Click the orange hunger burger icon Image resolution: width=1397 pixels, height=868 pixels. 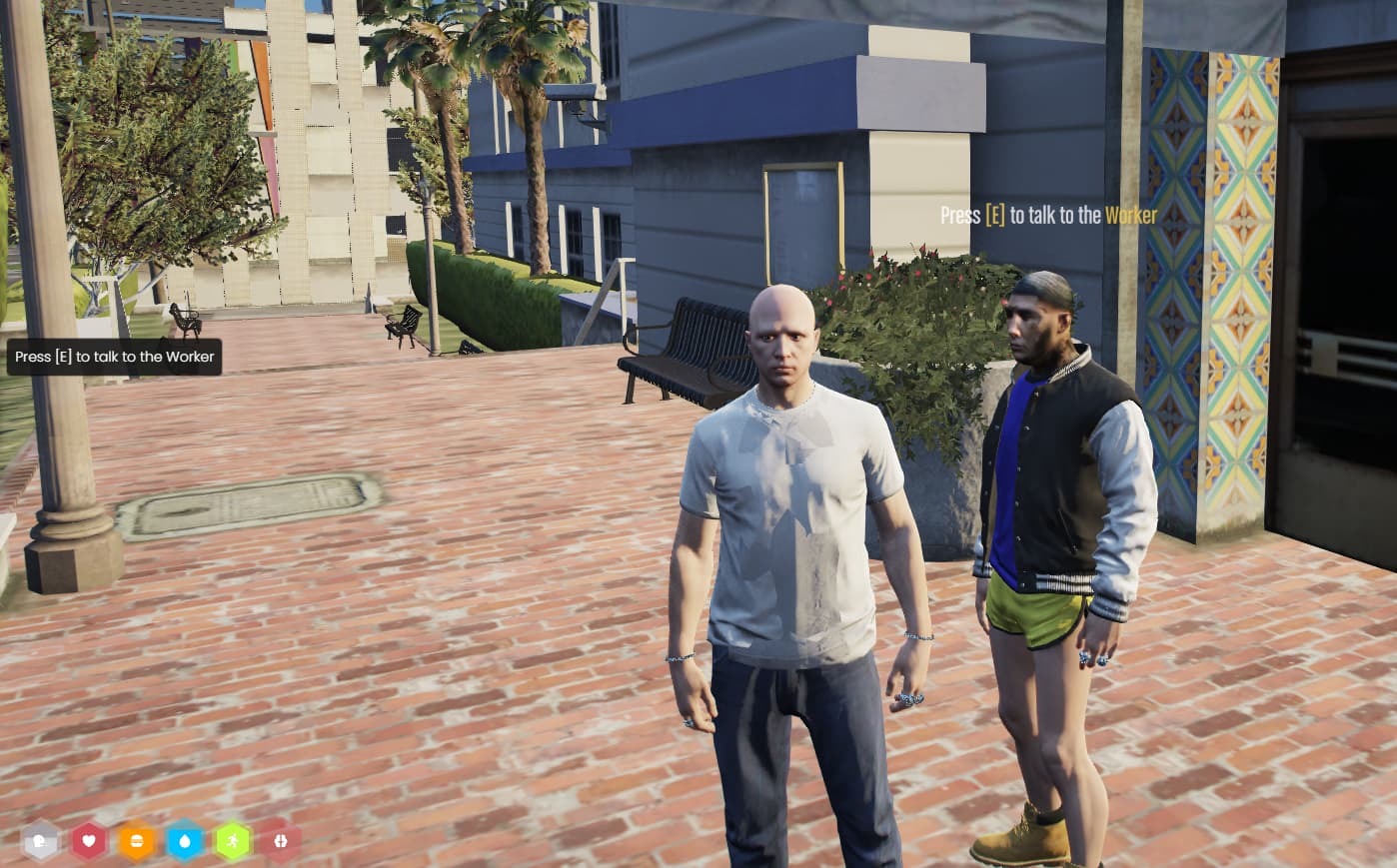point(136,841)
